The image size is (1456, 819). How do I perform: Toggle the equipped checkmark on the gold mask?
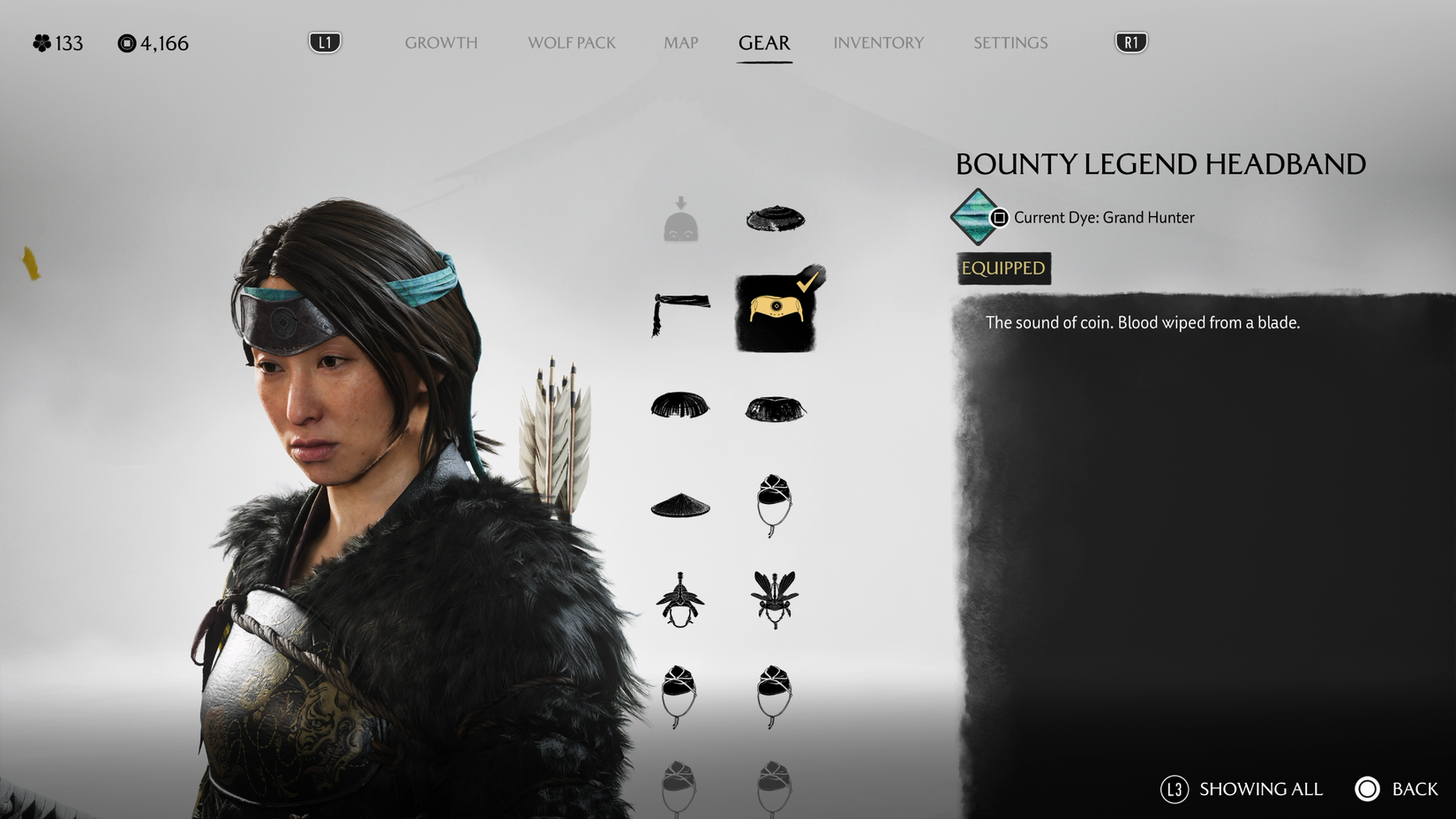coord(807,282)
